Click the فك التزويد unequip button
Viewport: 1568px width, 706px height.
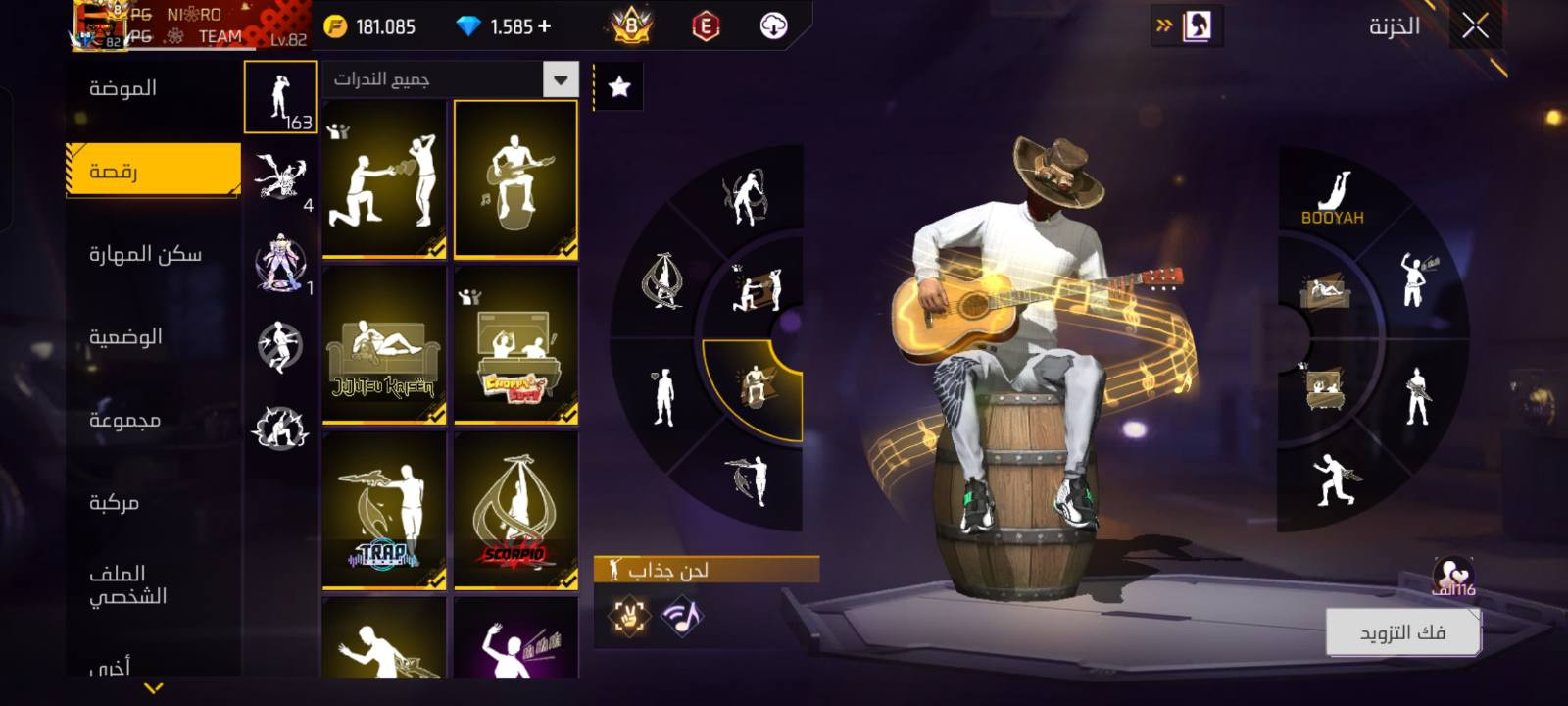coord(1402,632)
